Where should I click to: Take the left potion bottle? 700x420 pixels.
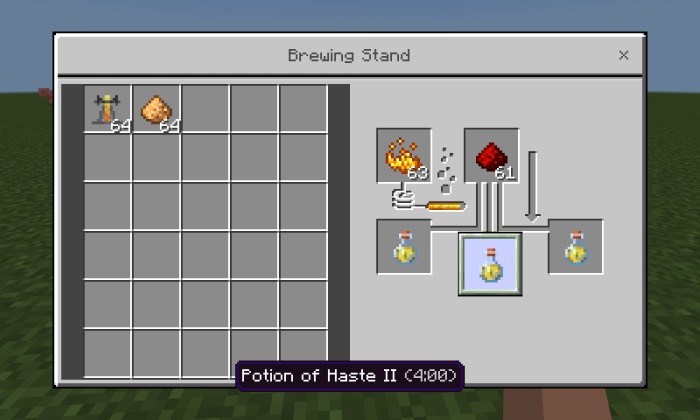[403, 247]
